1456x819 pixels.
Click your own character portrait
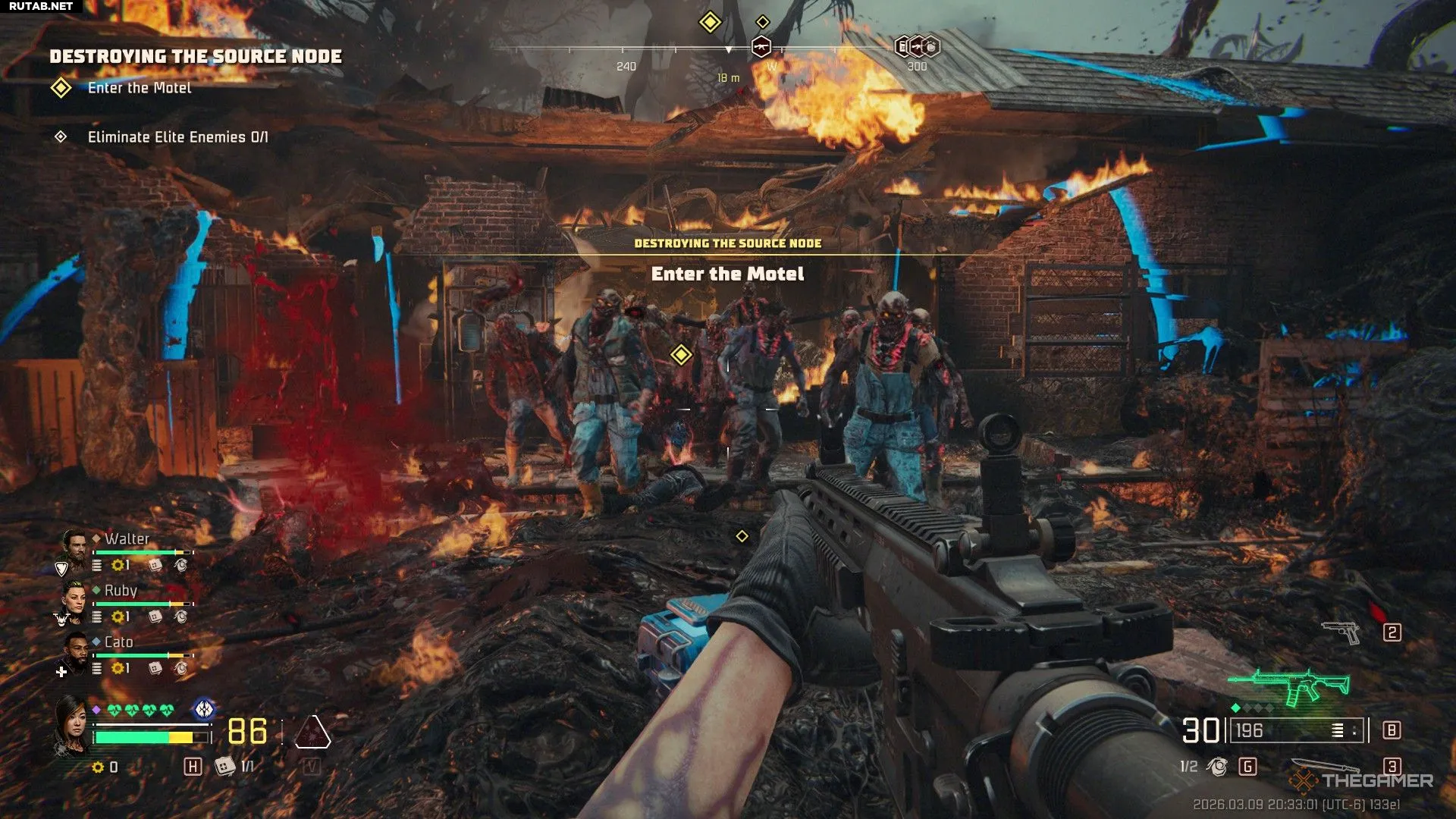pyautogui.click(x=71, y=726)
